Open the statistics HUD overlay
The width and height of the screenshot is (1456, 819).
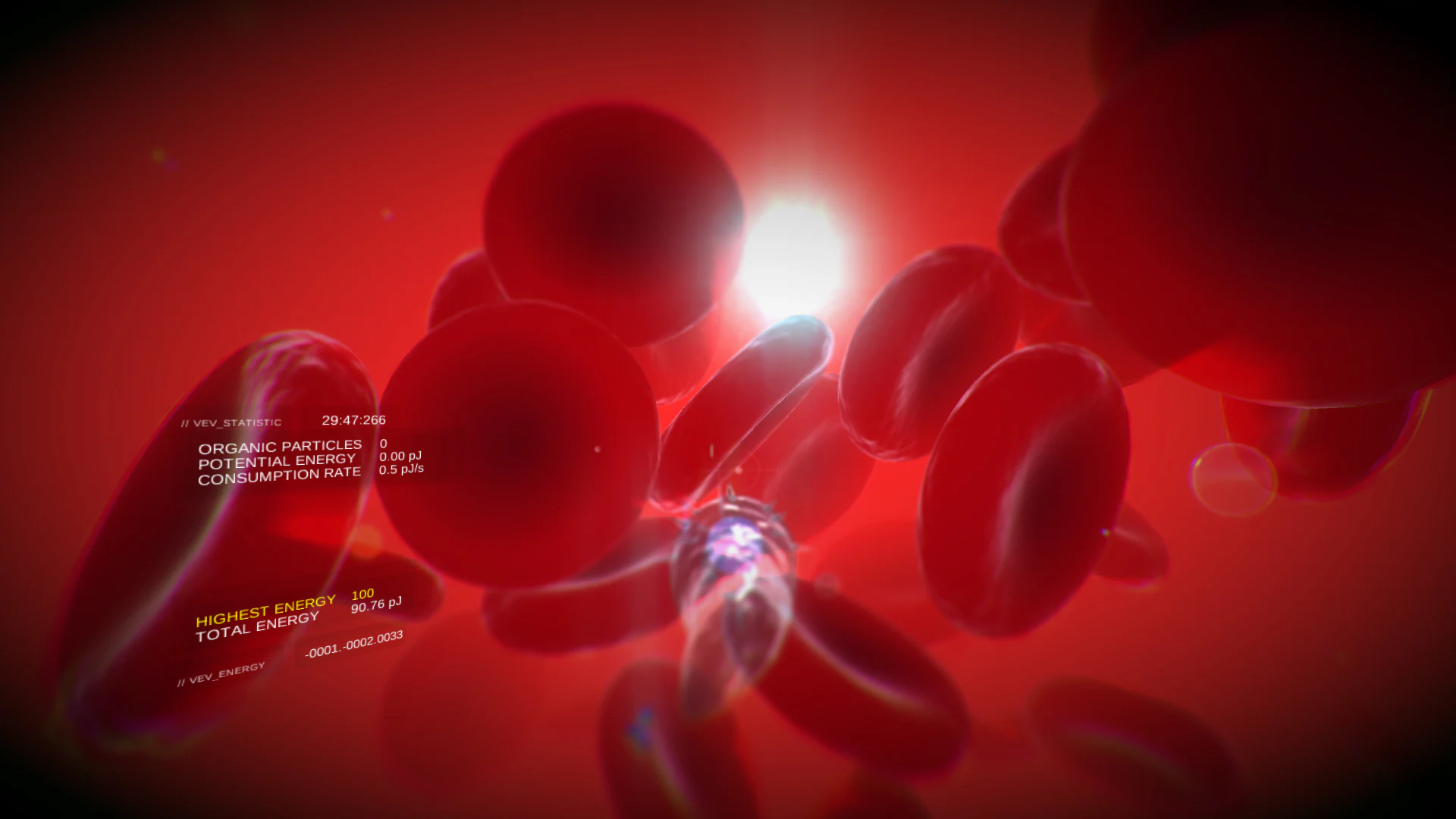pos(231,422)
